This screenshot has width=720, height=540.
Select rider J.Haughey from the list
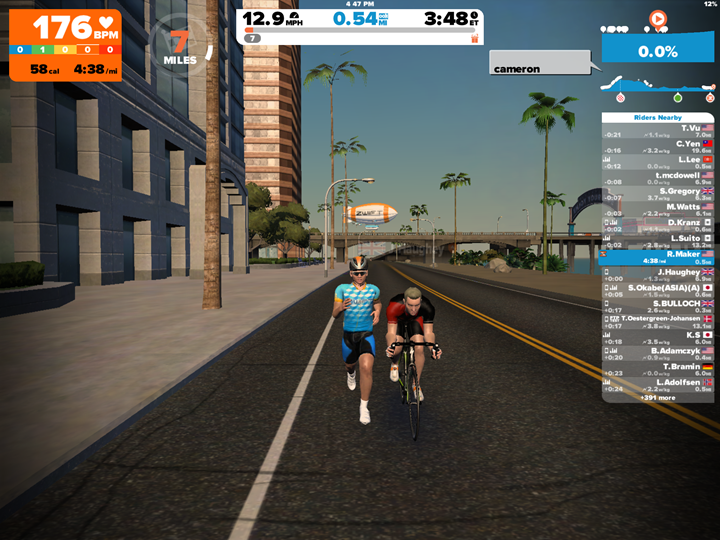coord(658,273)
